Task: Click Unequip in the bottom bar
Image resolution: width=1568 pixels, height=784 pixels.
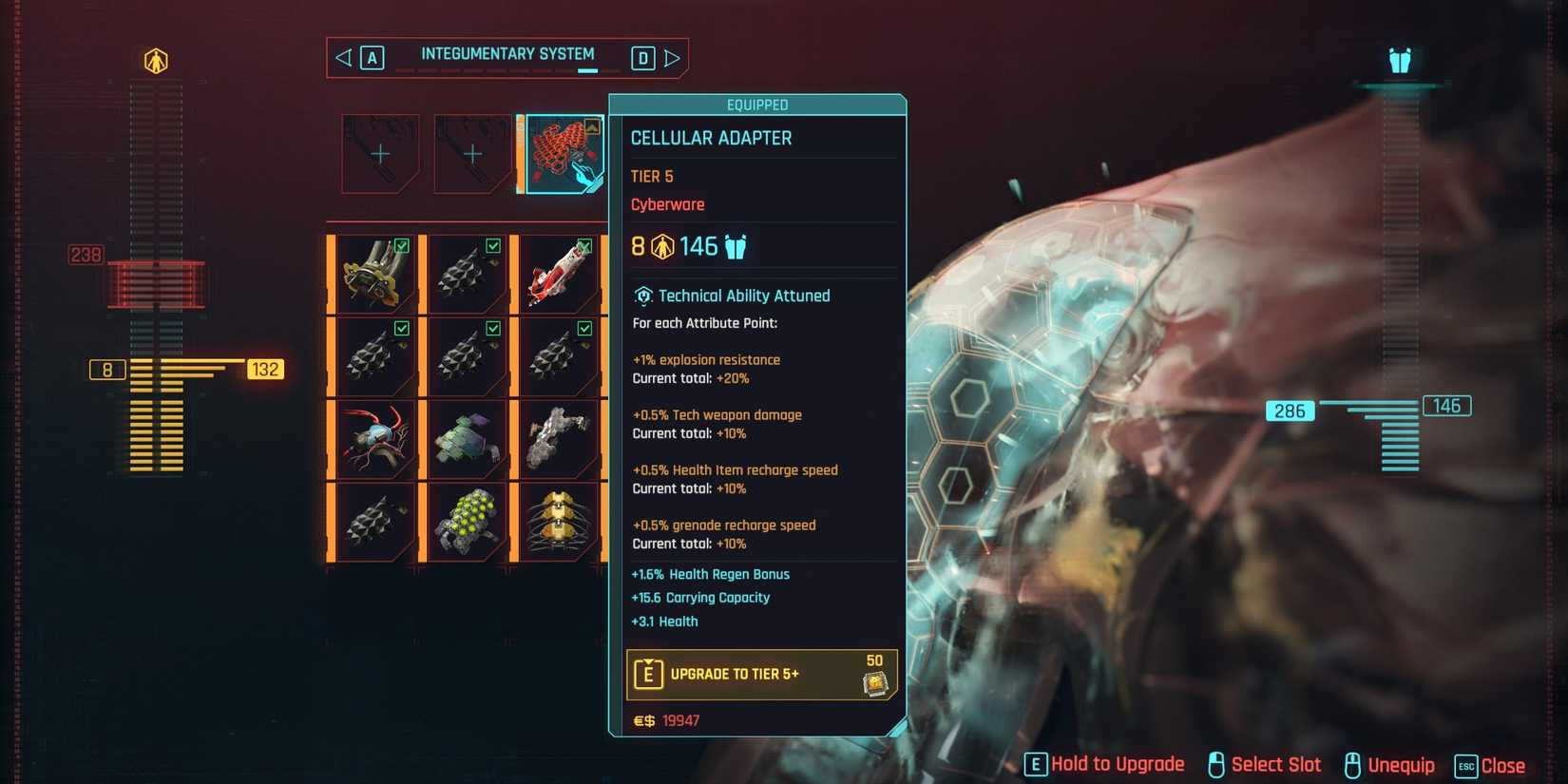Action: (1401, 764)
